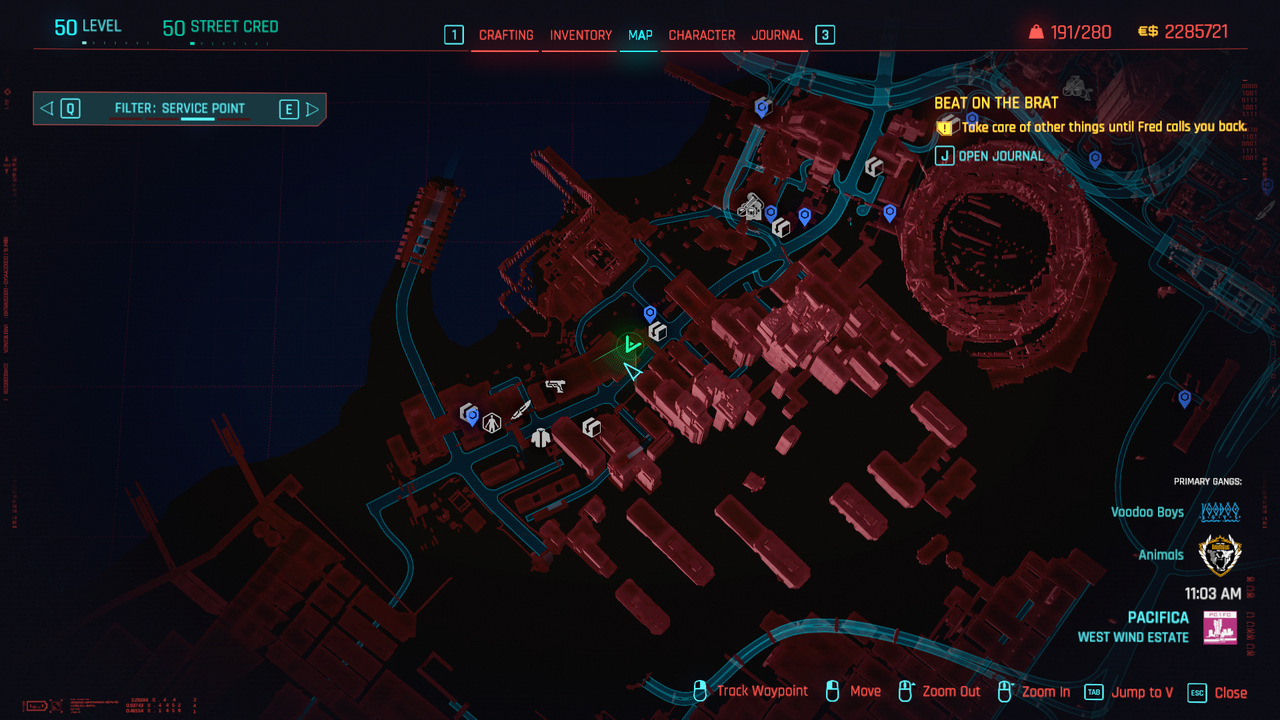Screen dimensions: 1280x720
Task: Go to the Character tab
Action: click(x=702, y=35)
